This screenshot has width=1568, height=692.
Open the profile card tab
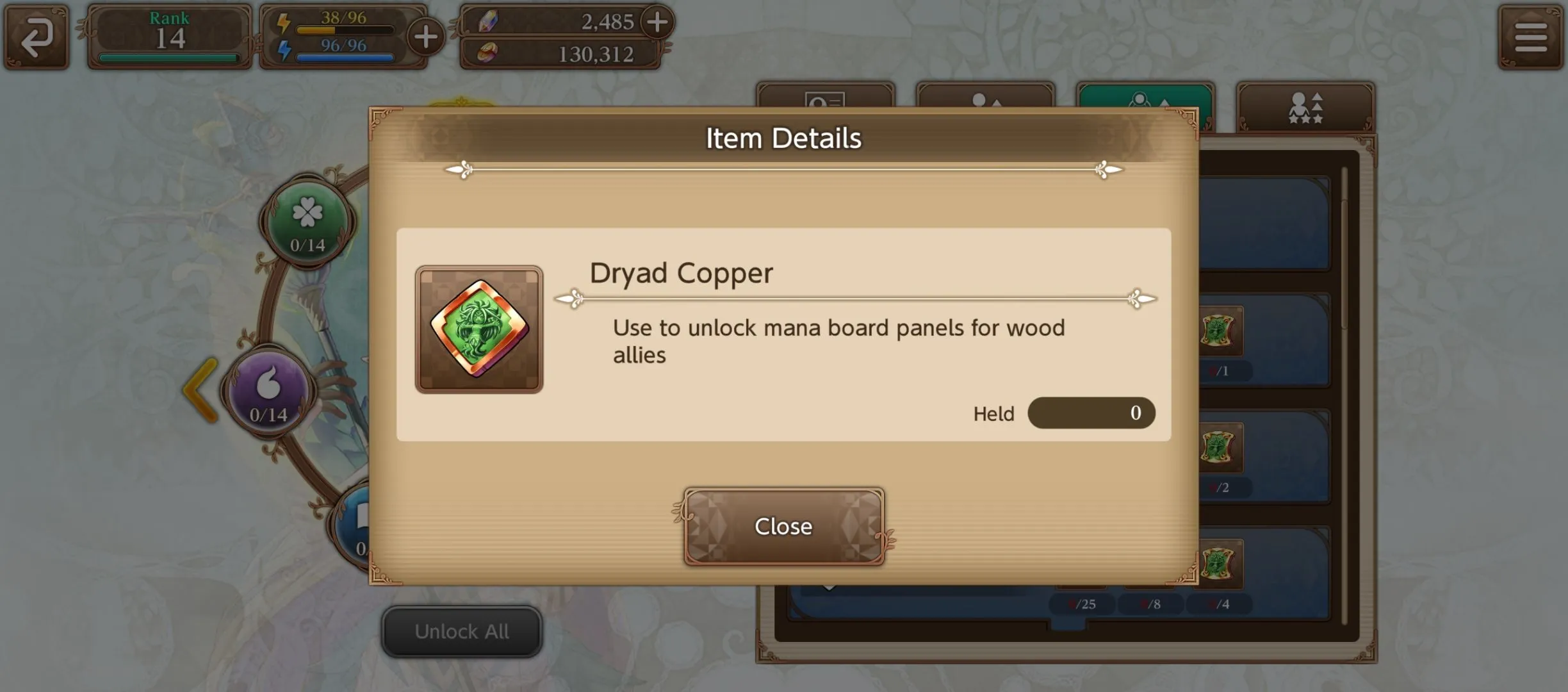[x=824, y=97]
